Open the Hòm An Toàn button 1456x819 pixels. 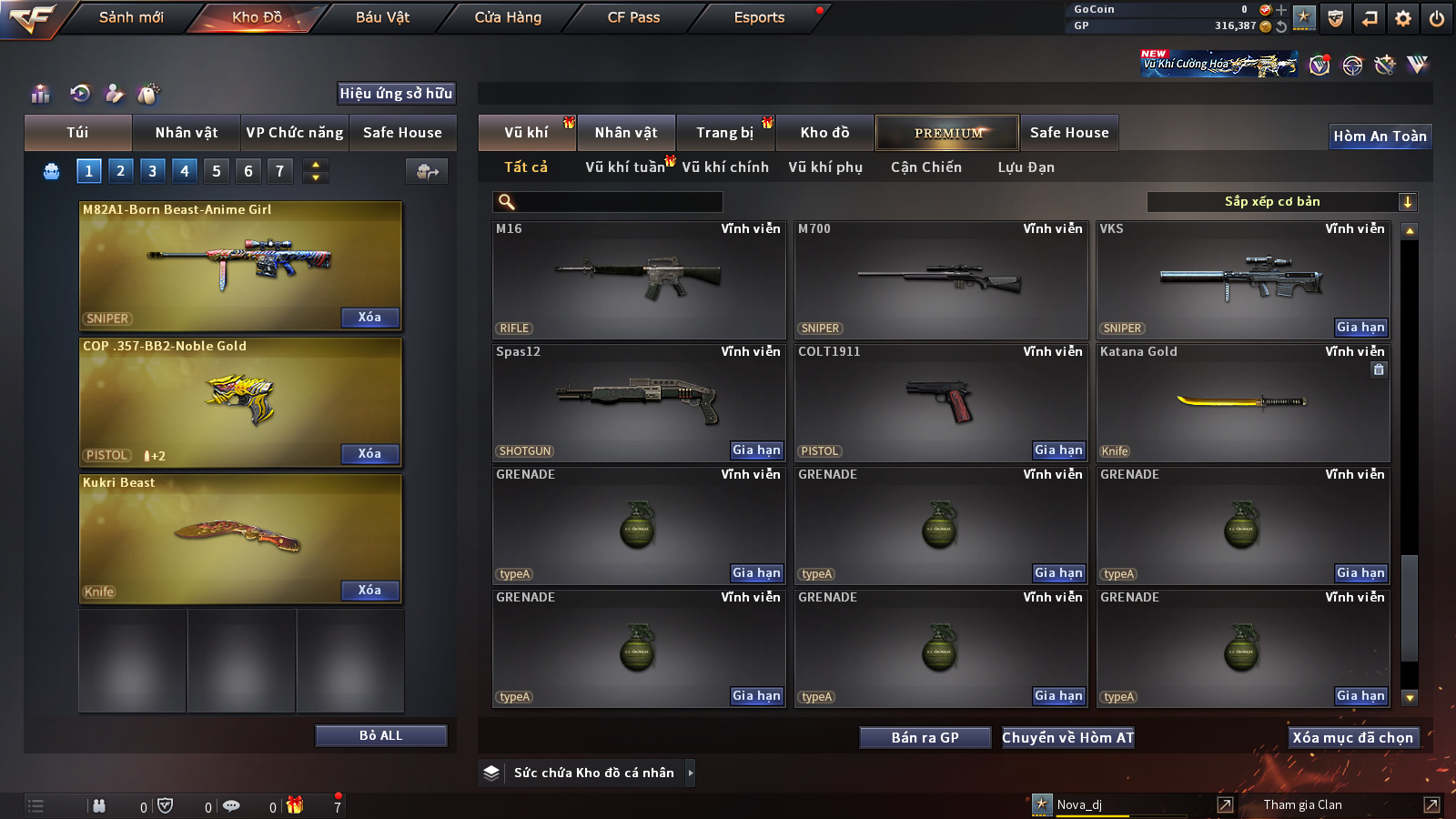pos(1380,136)
